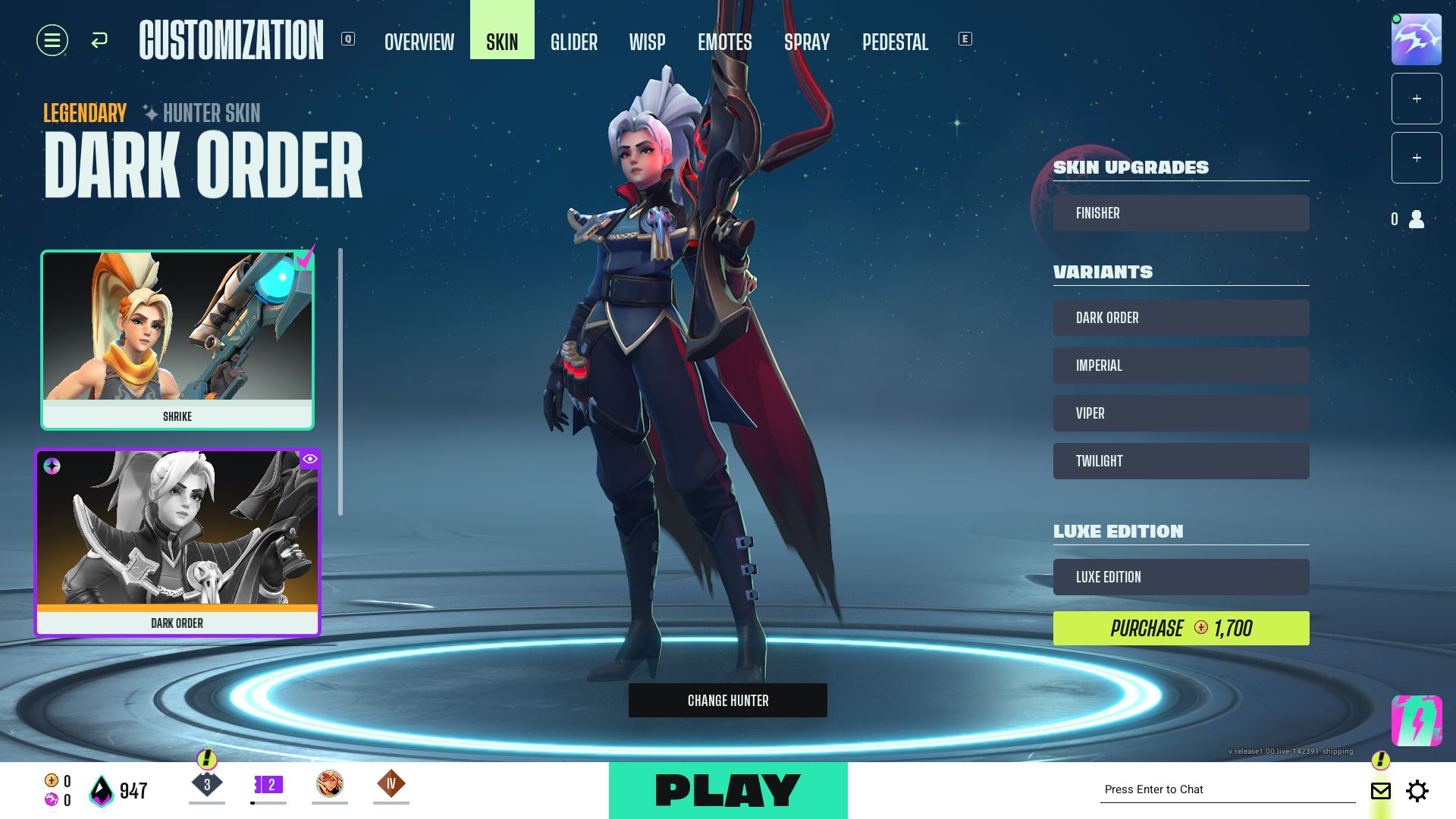Start matchmaking with the Play button
1456x819 pixels.
coord(727,790)
